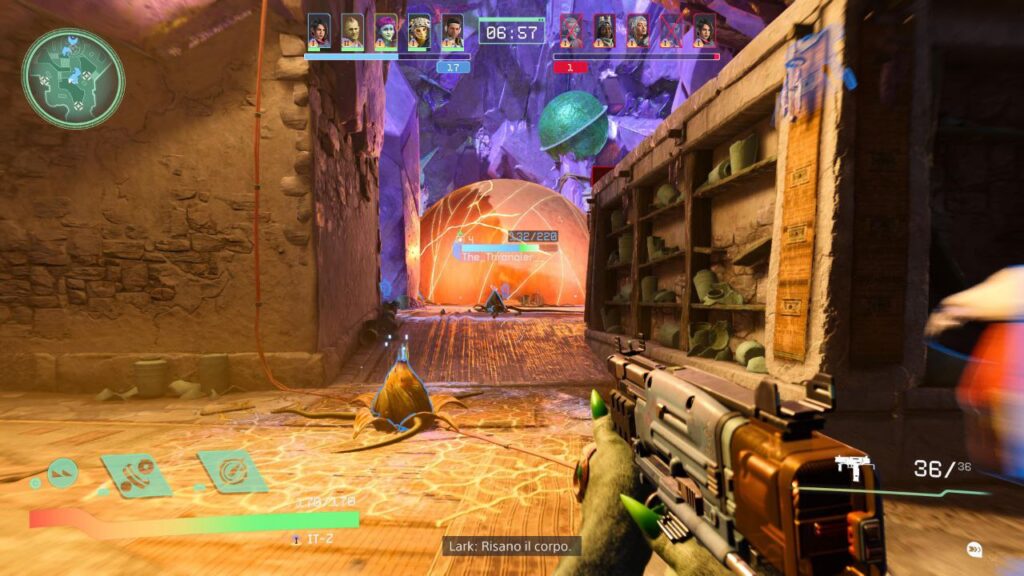Open the chat speech bubble icon

pyautogui.click(x=973, y=549)
